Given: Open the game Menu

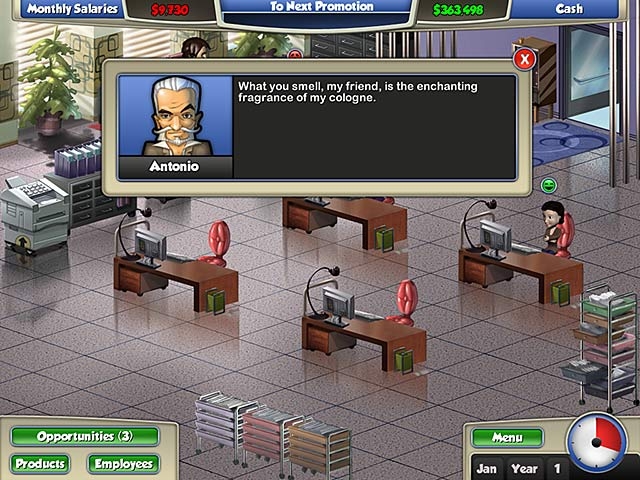Looking at the screenshot, I should point(507,437).
